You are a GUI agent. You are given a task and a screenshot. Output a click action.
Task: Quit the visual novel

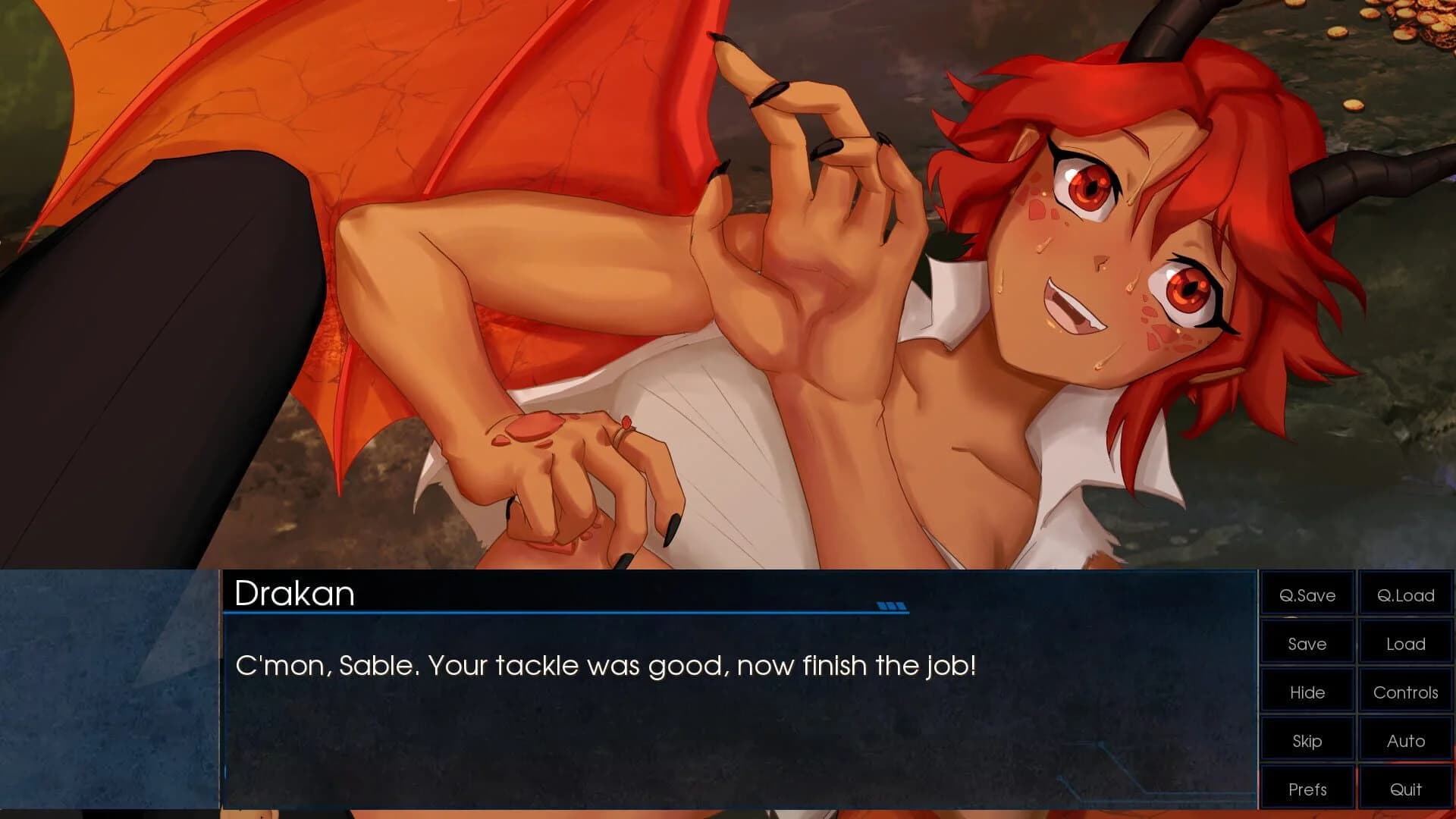click(x=1404, y=789)
